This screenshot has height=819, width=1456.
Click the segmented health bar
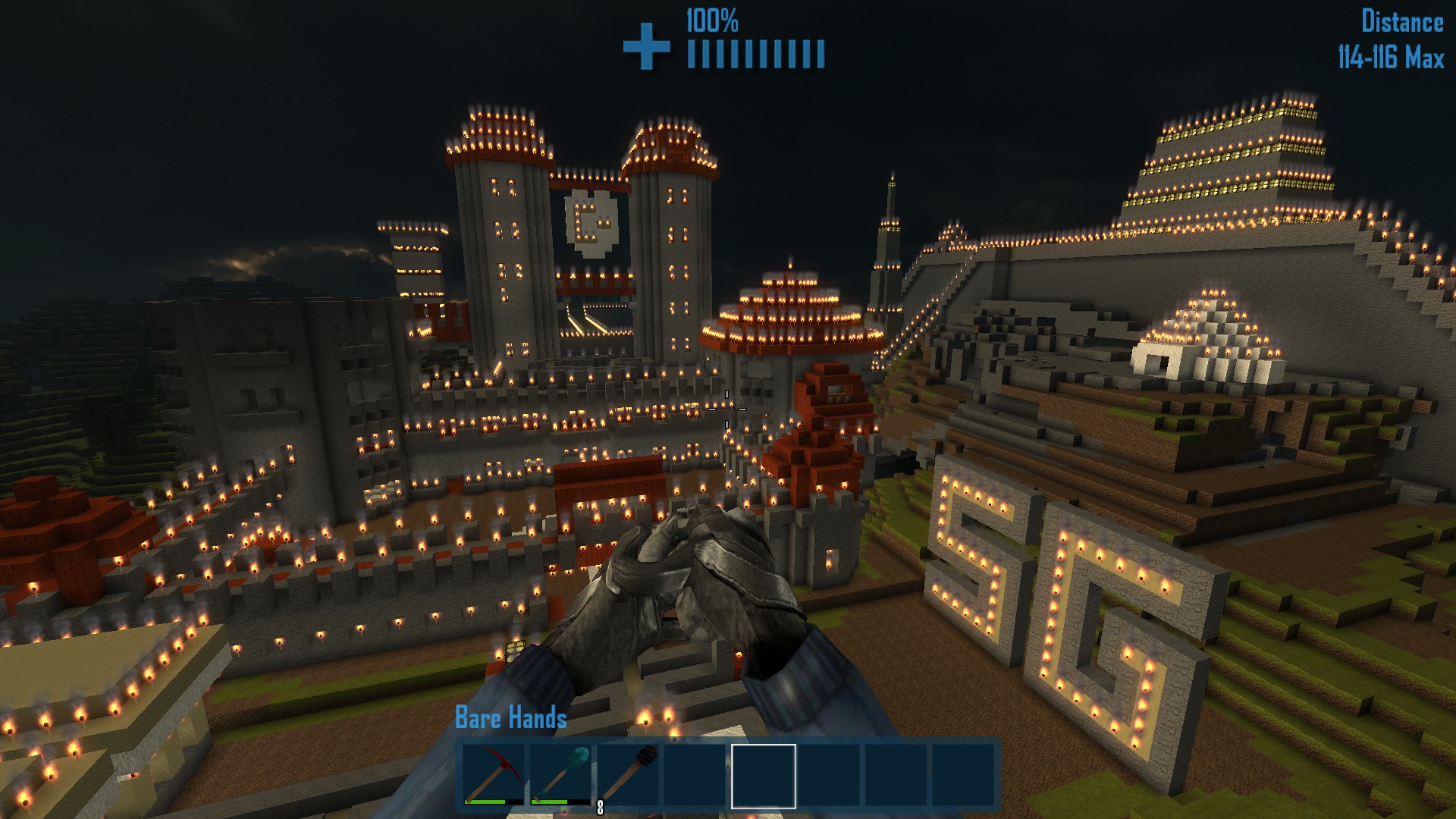[x=755, y=52]
